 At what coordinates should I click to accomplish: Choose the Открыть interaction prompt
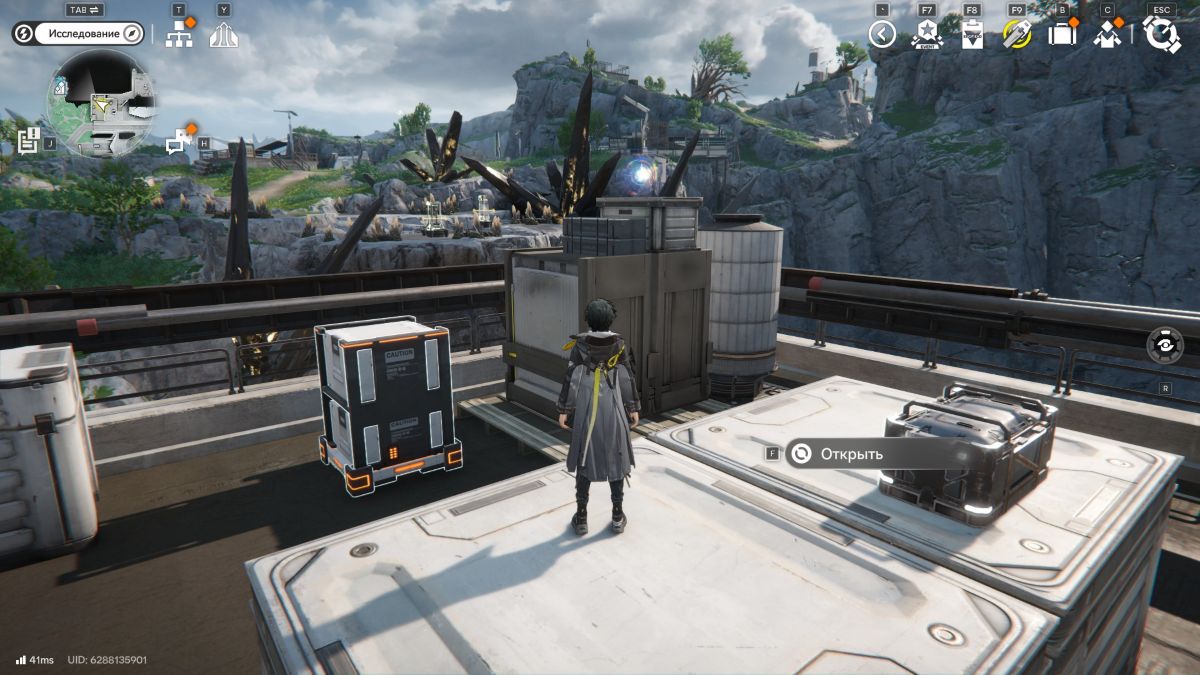point(851,454)
